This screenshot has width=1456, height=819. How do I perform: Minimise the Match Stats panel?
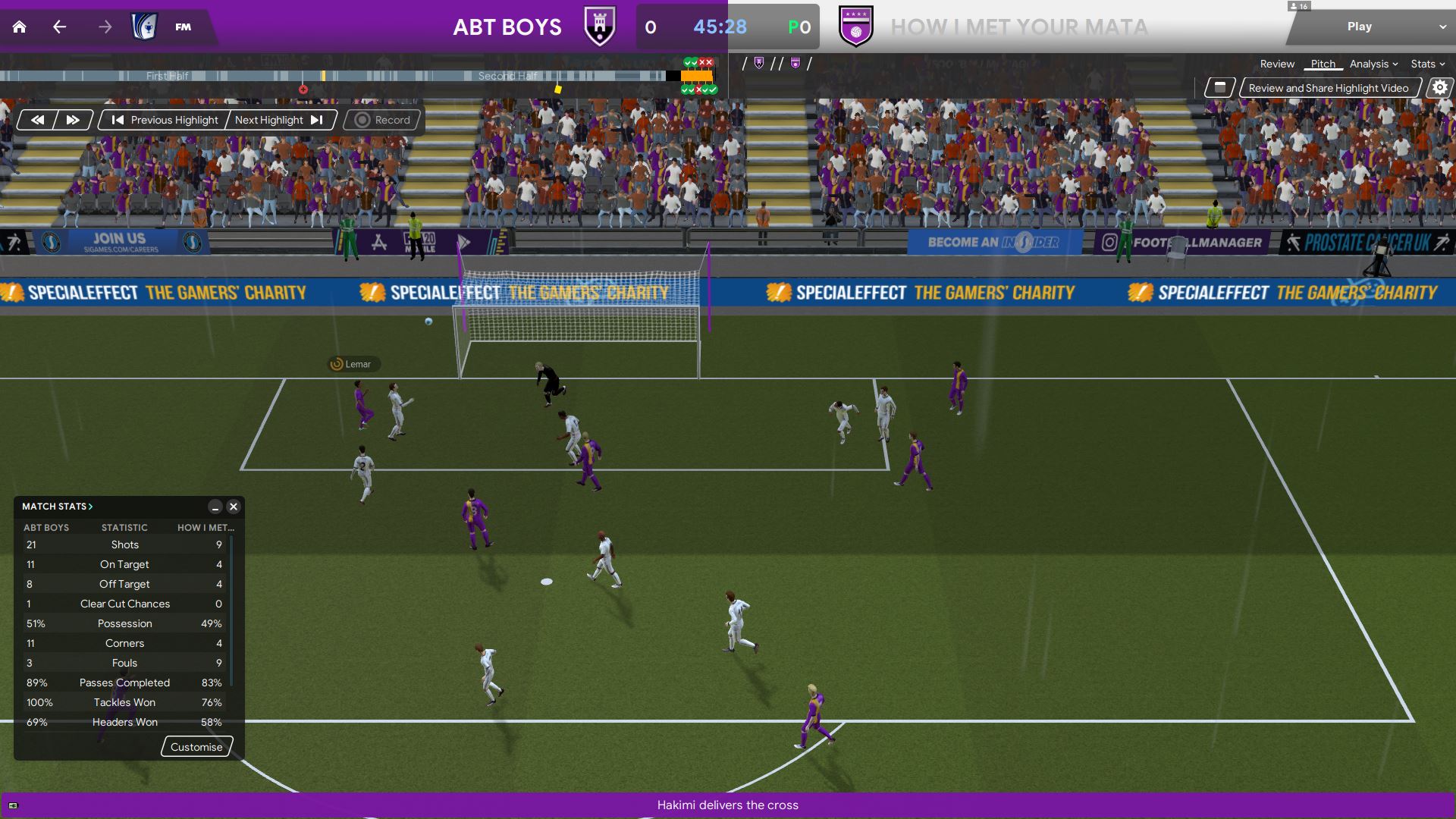coord(215,507)
